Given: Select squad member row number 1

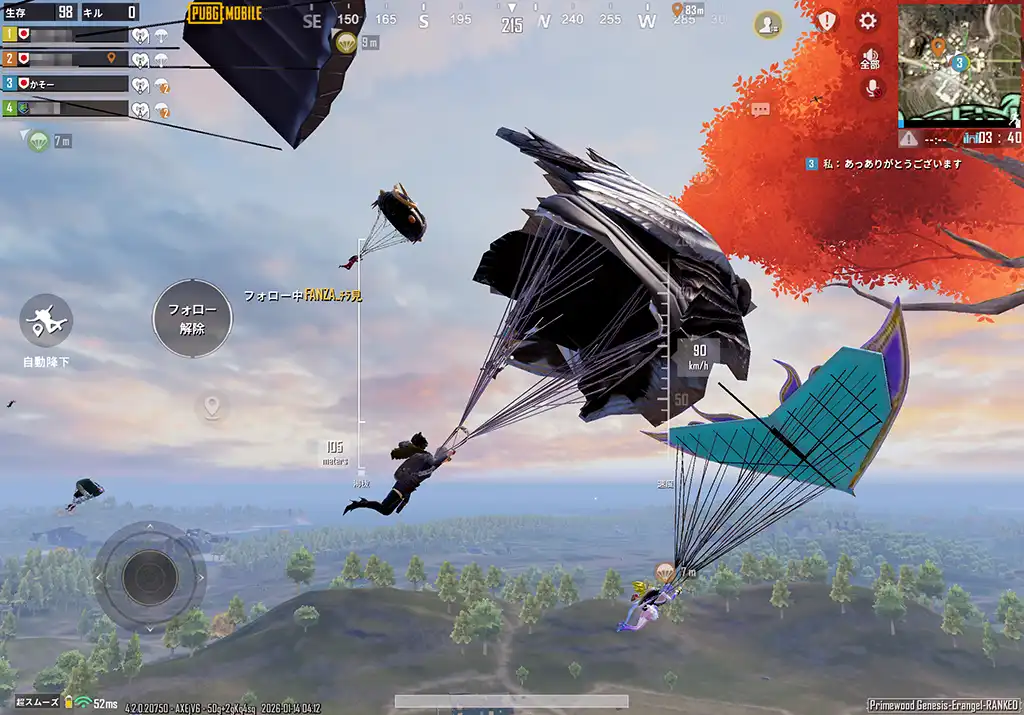Looking at the screenshot, I should pyautogui.click(x=68, y=34).
